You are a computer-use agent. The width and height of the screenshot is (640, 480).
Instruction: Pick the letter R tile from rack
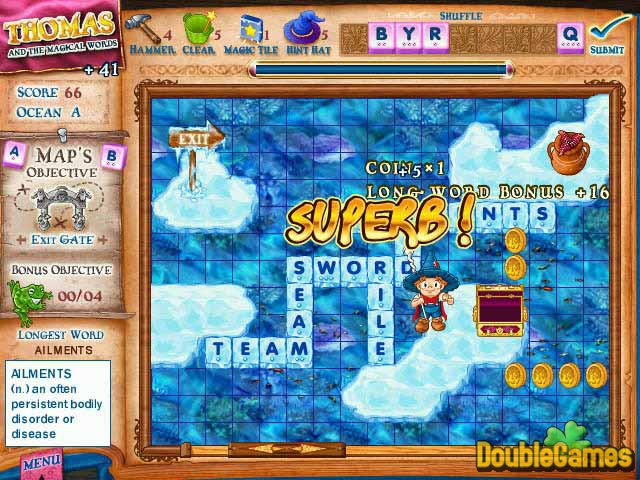[434, 36]
